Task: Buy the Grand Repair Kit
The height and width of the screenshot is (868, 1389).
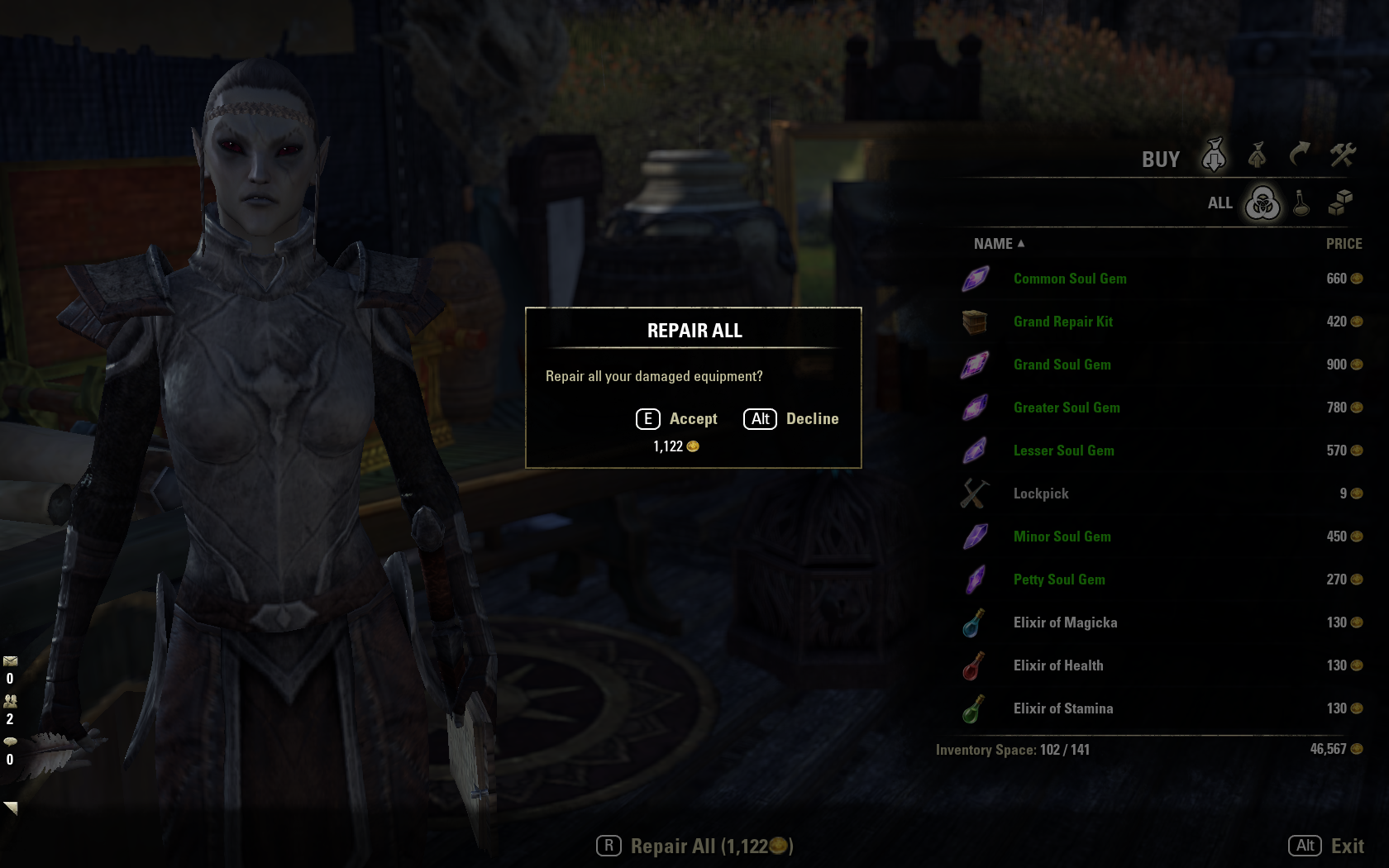Action: (x=1063, y=322)
